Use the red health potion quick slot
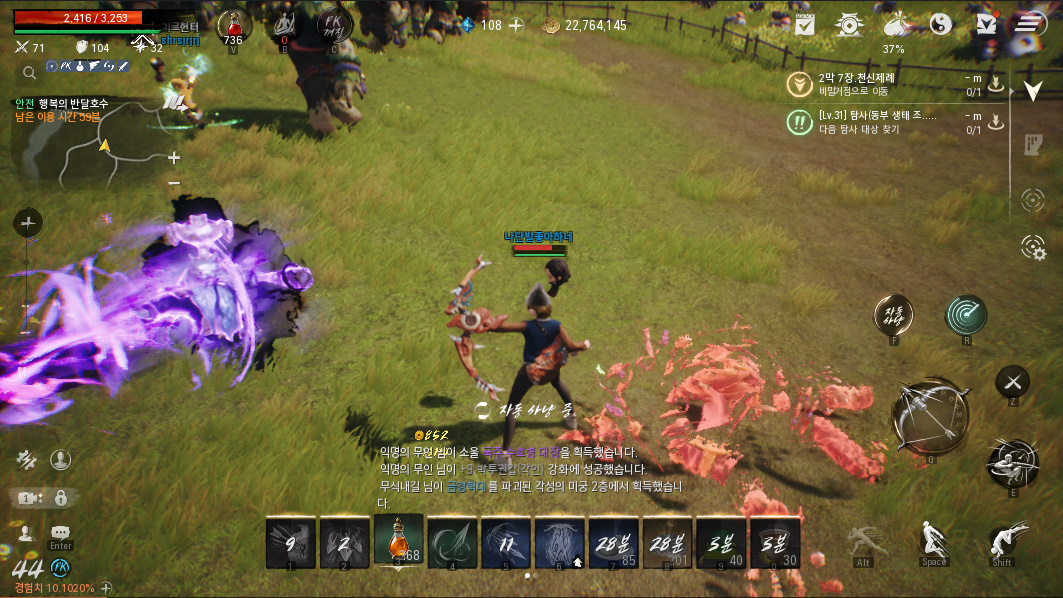1063x598 pixels. pyautogui.click(x=233, y=24)
